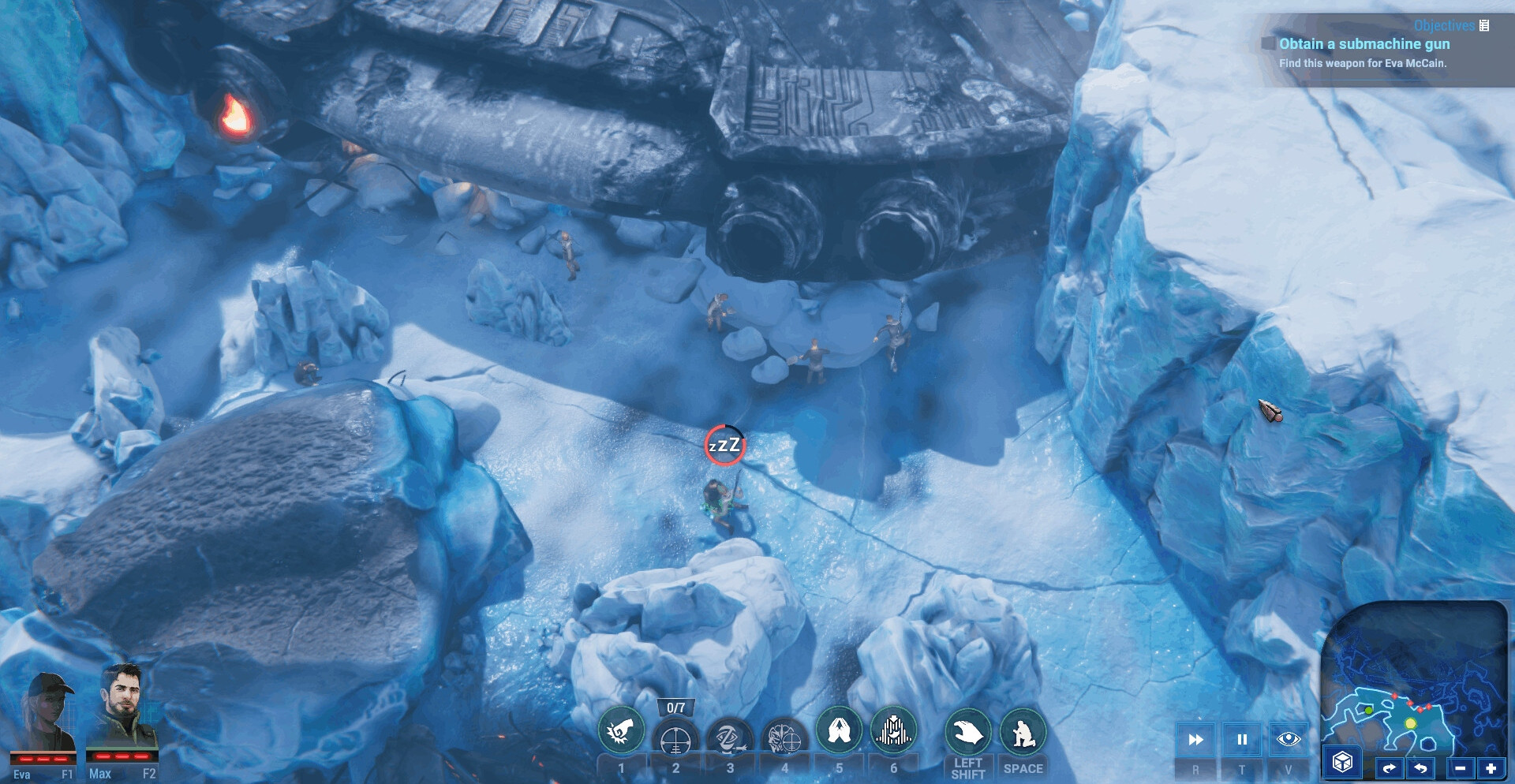Select the striped disguise coat ability
Viewport: 1515px width, 784px height.
coord(893,730)
